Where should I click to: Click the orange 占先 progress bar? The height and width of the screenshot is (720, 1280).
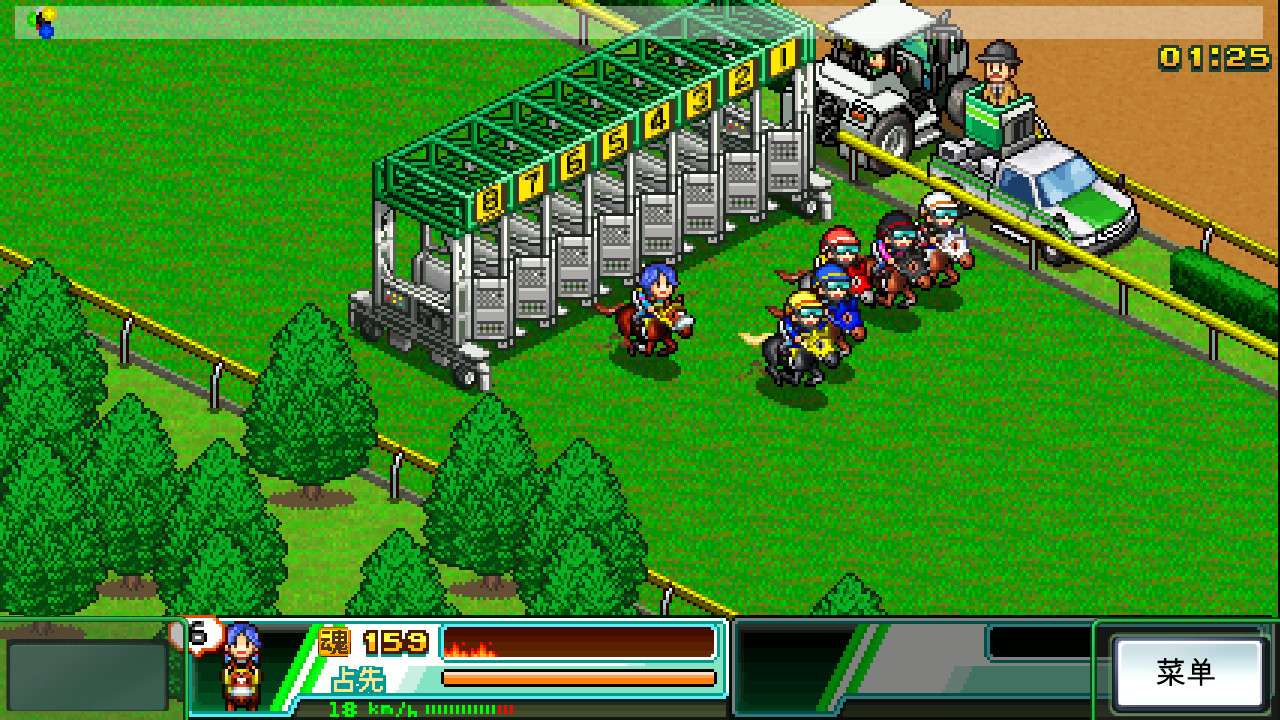pyautogui.click(x=580, y=678)
